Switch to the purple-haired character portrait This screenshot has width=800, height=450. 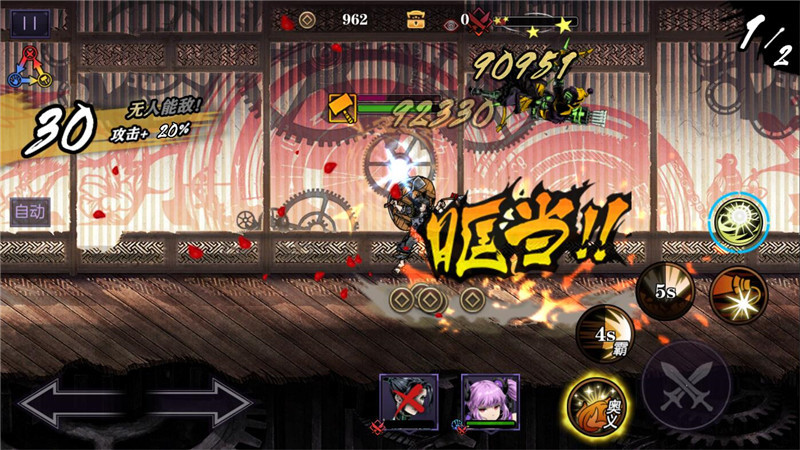[x=490, y=401]
